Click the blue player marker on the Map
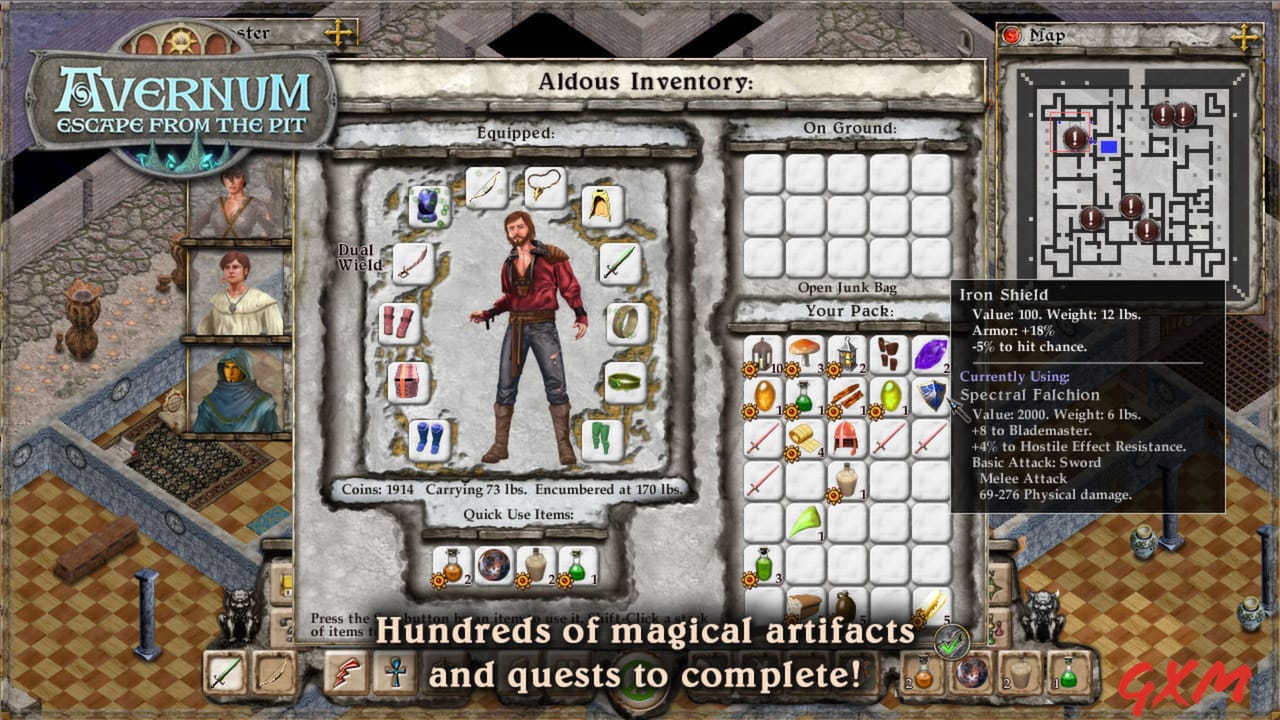The height and width of the screenshot is (720, 1280). 1110,146
